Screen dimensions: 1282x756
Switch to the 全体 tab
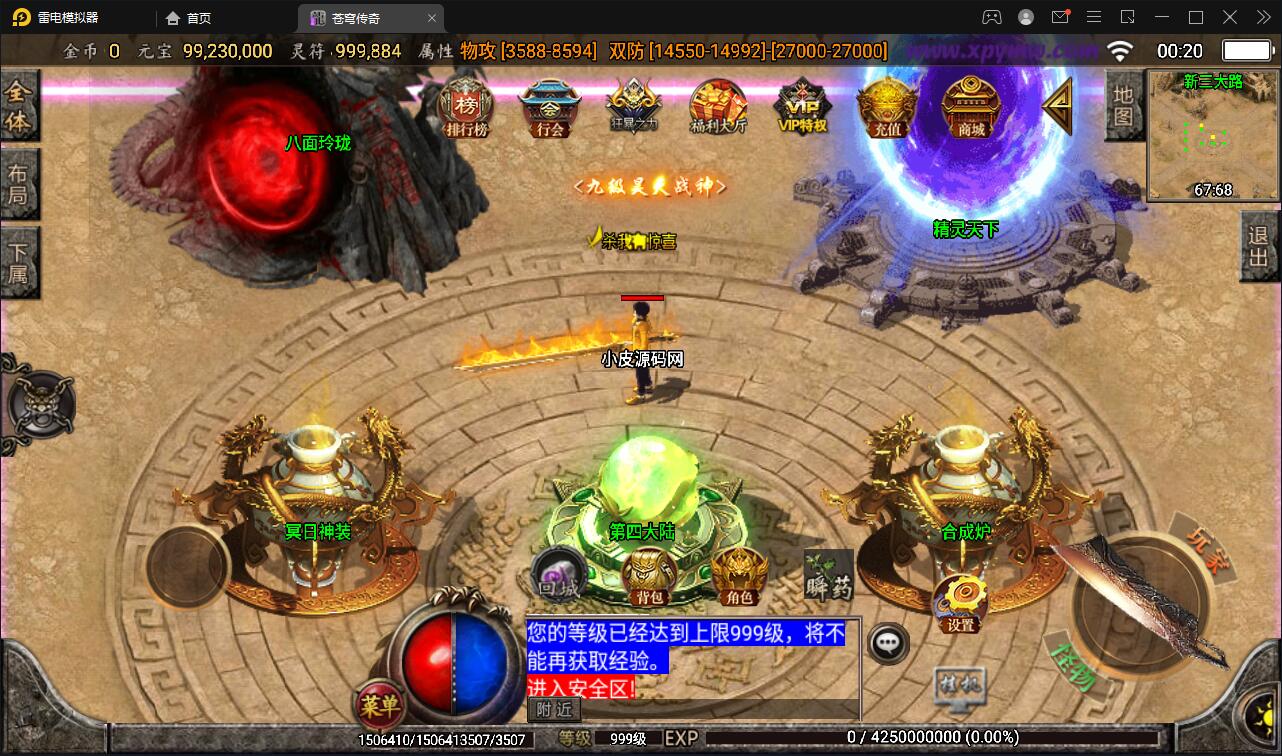pos(19,106)
